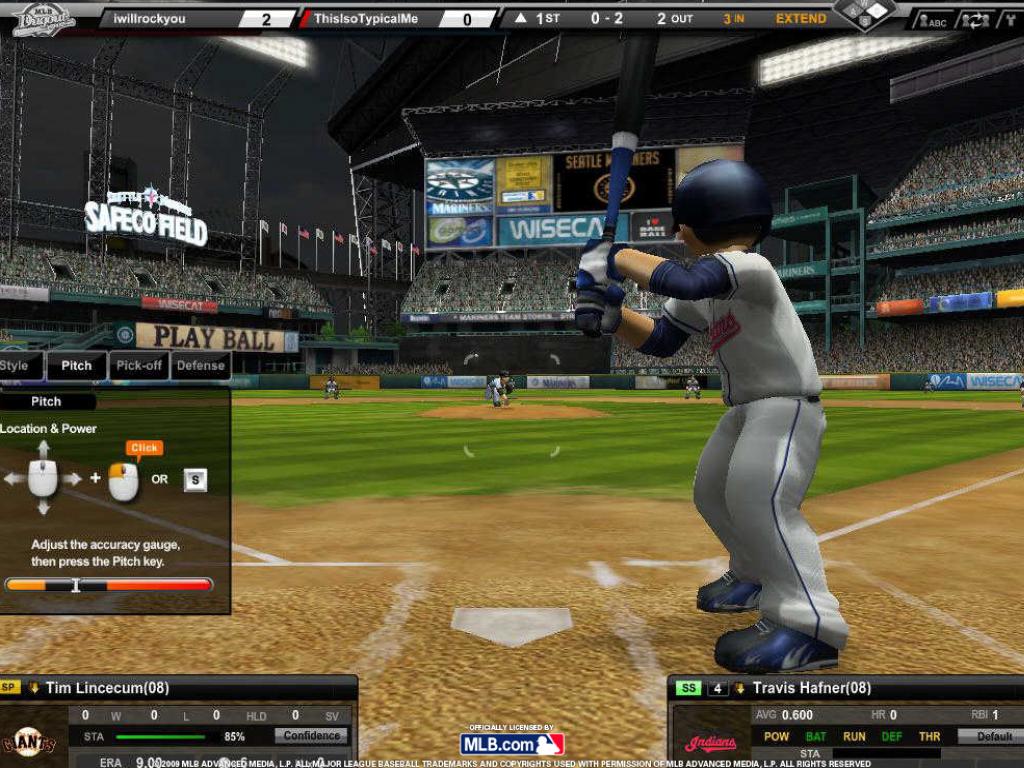The height and width of the screenshot is (768, 1024).
Task: Open the Pick-off help tab
Action: pos(139,366)
